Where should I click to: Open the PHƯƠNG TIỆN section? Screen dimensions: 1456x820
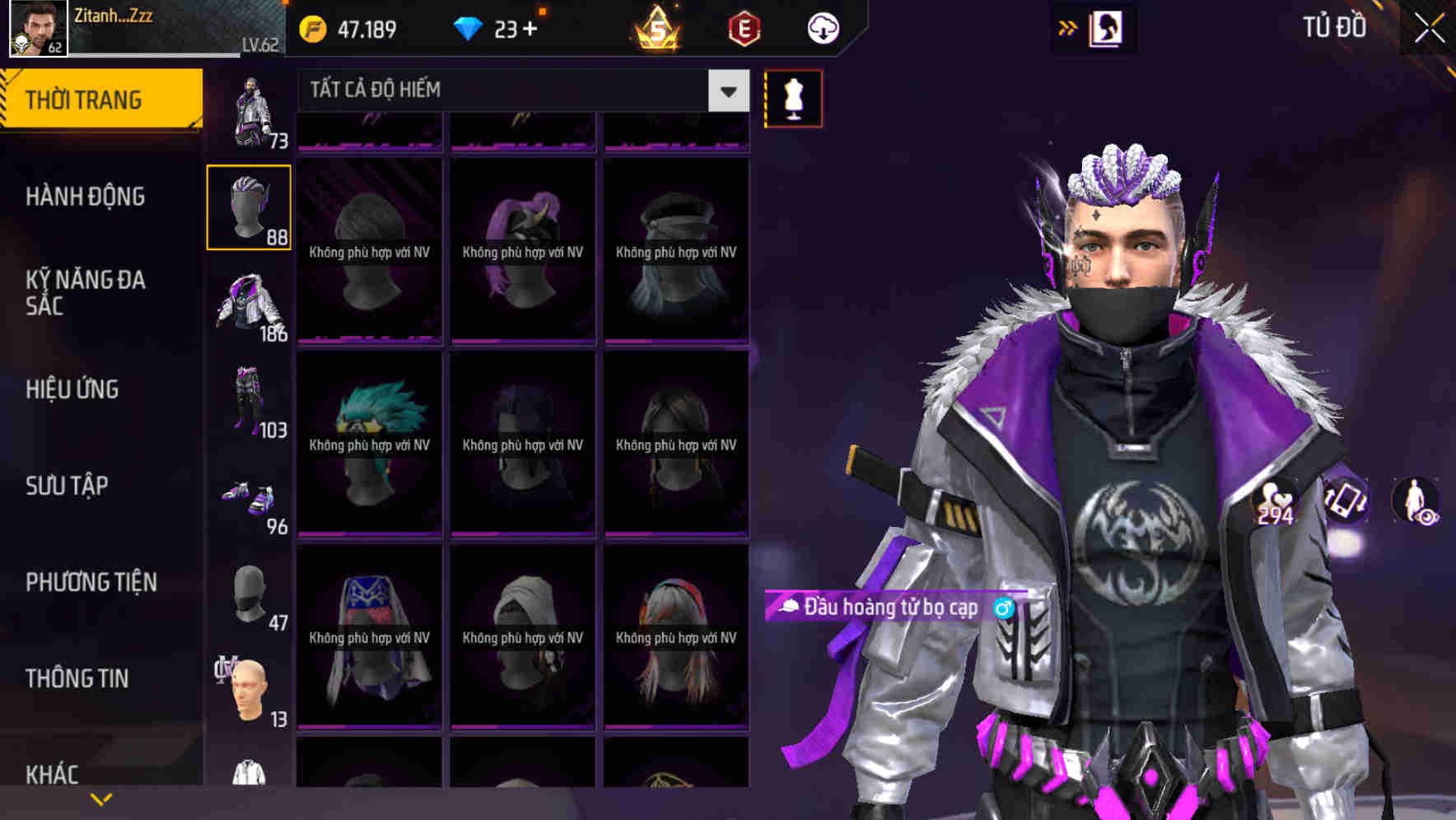tap(91, 582)
